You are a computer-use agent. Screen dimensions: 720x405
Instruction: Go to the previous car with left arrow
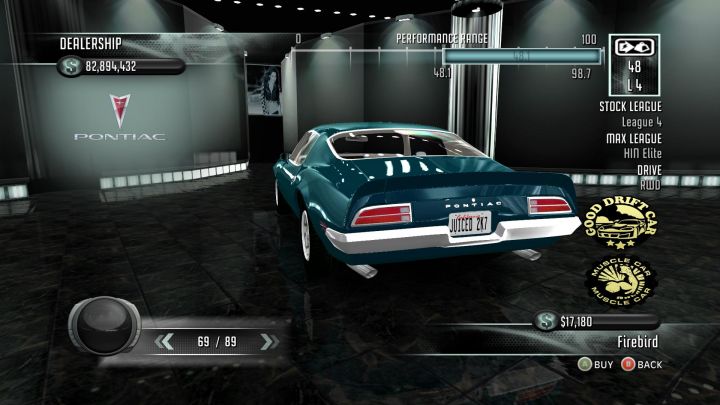167,342
